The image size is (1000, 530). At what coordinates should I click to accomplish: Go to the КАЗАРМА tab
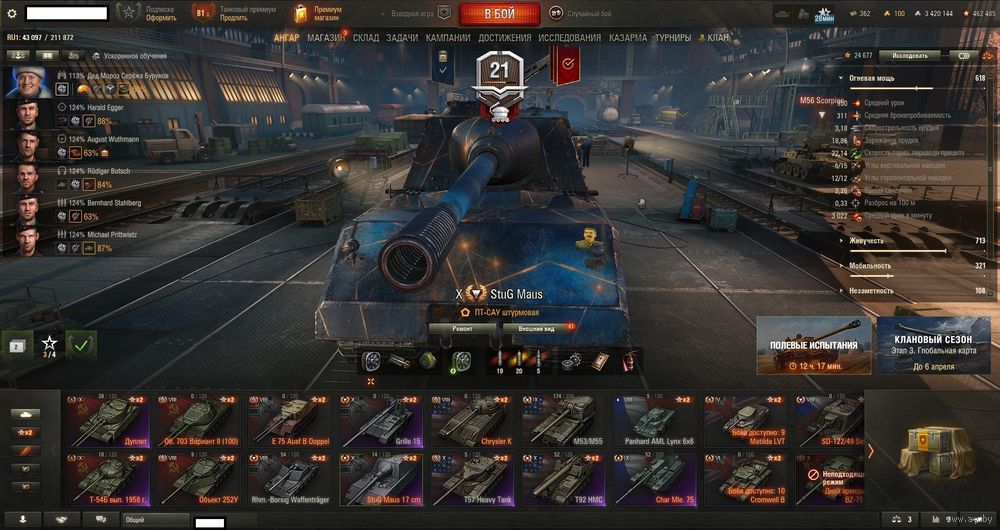628,38
